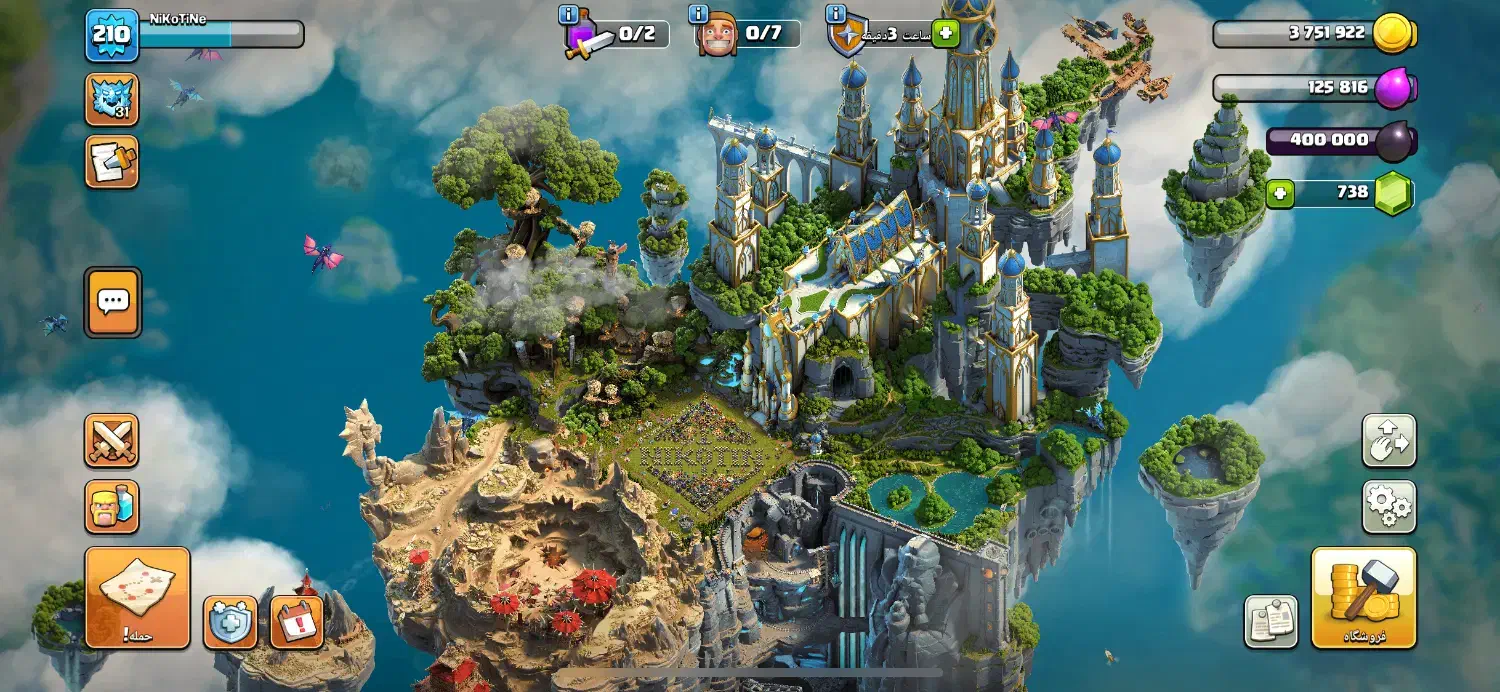The width and height of the screenshot is (1500, 692).
Task: Open the barbarian and potion button
Action: pos(111,507)
